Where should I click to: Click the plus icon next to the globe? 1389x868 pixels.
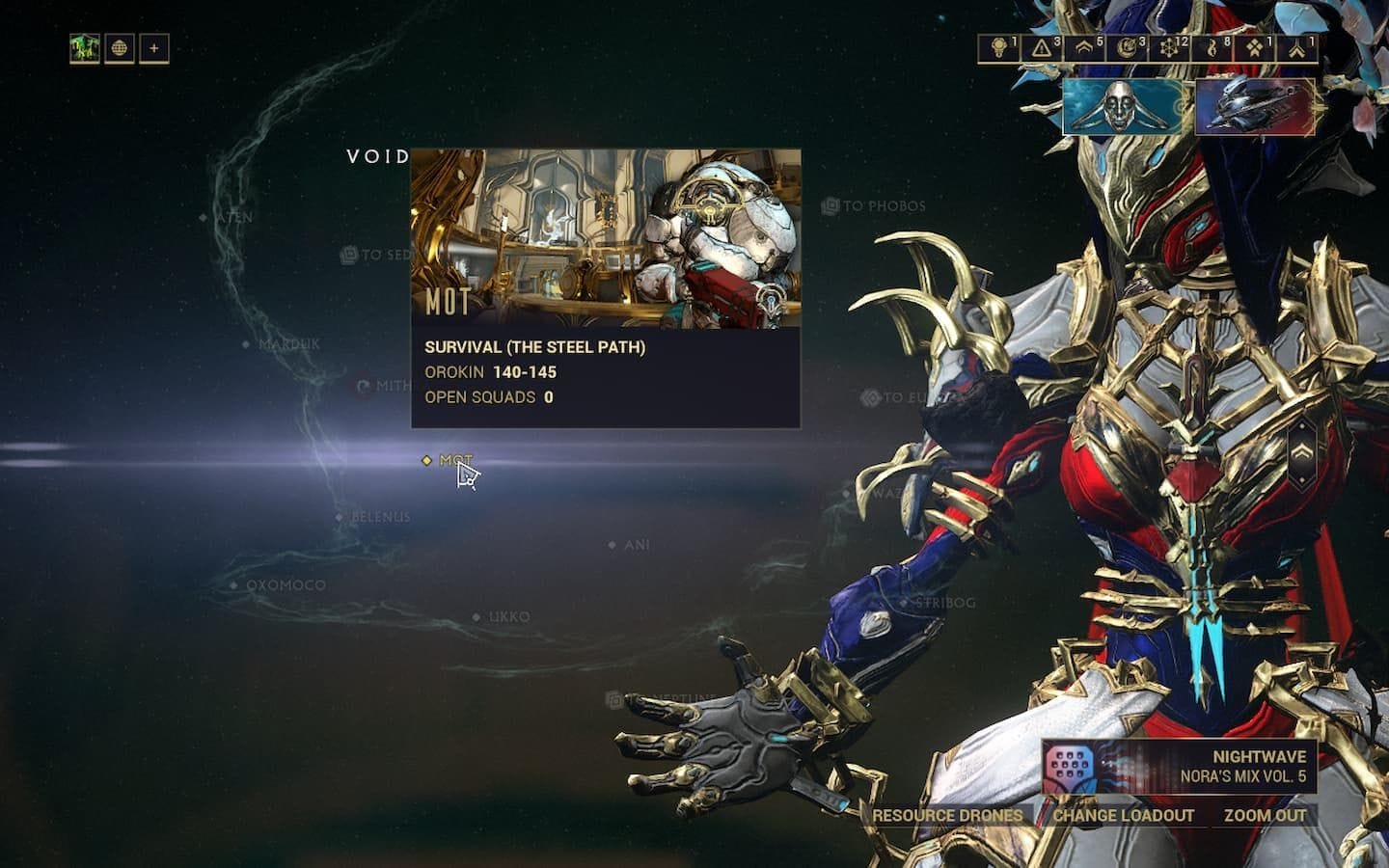(154, 46)
